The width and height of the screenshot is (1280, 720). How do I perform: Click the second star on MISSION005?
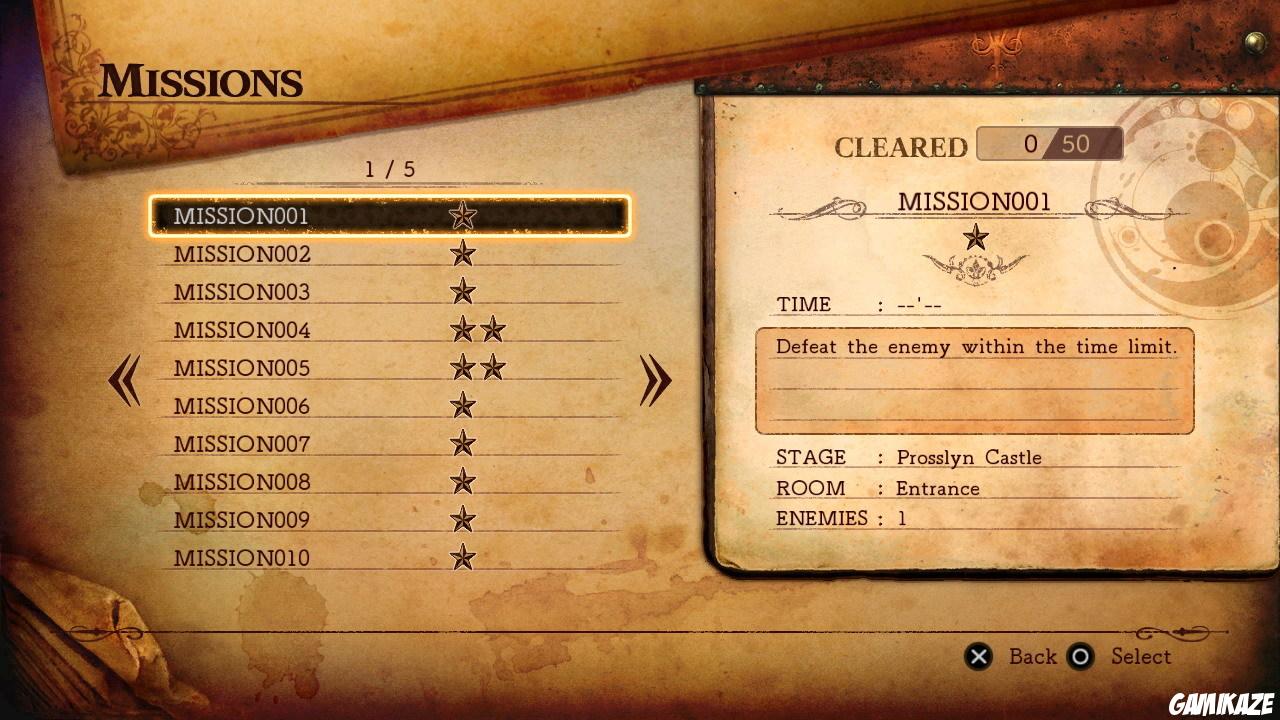point(491,367)
